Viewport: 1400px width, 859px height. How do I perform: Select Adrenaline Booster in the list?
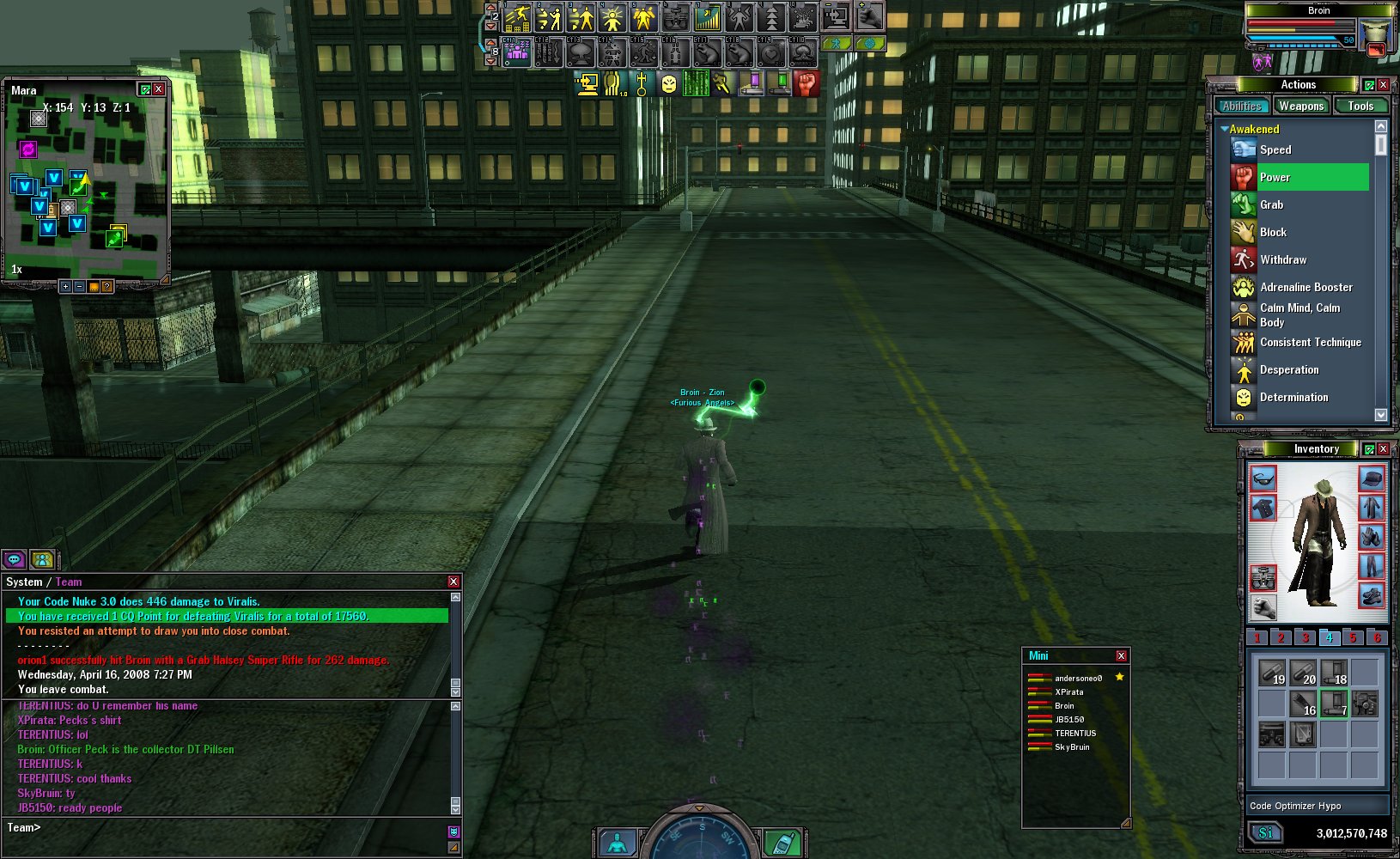pyautogui.click(x=1306, y=287)
